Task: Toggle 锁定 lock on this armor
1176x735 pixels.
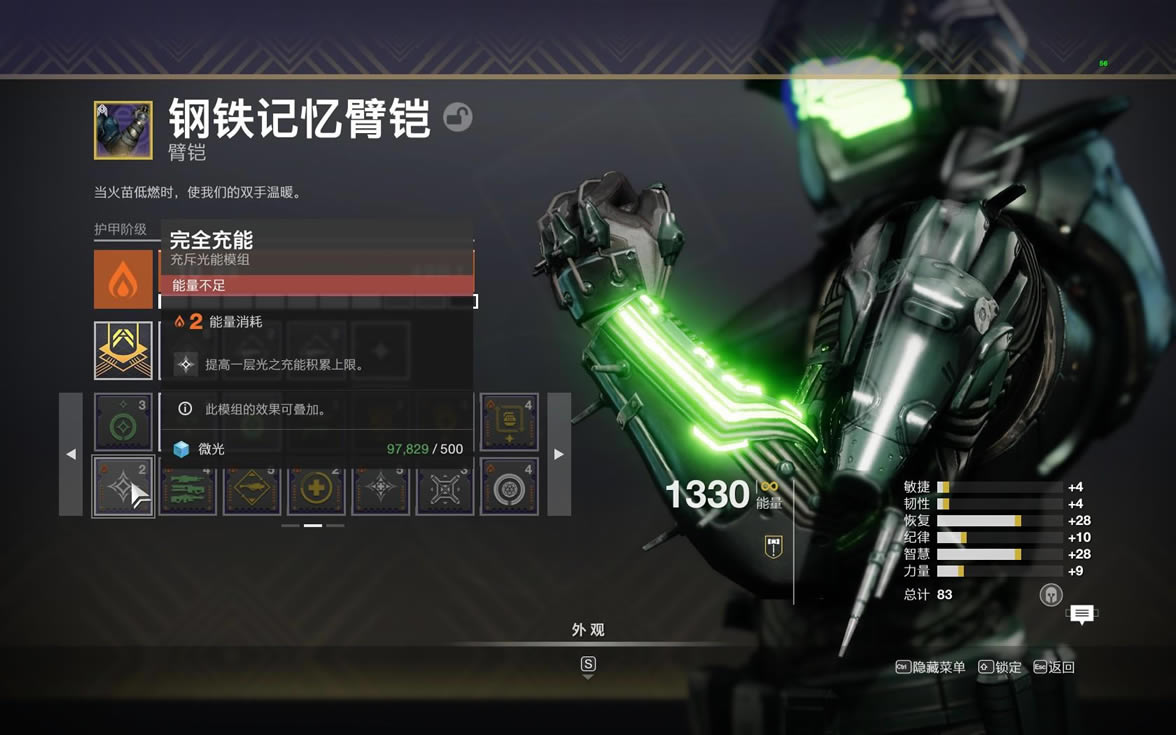Action: coord(999,667)
